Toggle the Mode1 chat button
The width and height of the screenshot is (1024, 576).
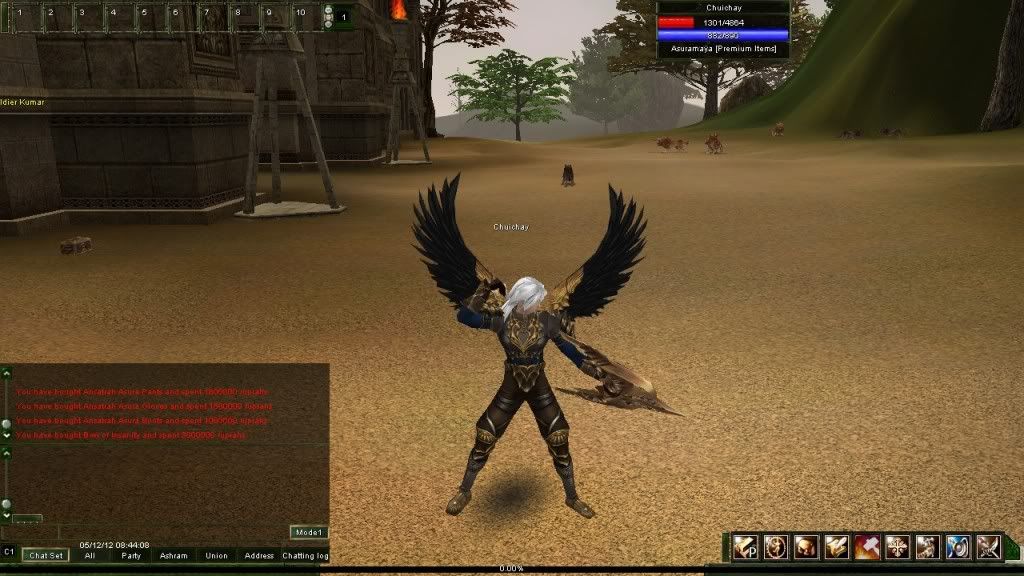[309, 533]
